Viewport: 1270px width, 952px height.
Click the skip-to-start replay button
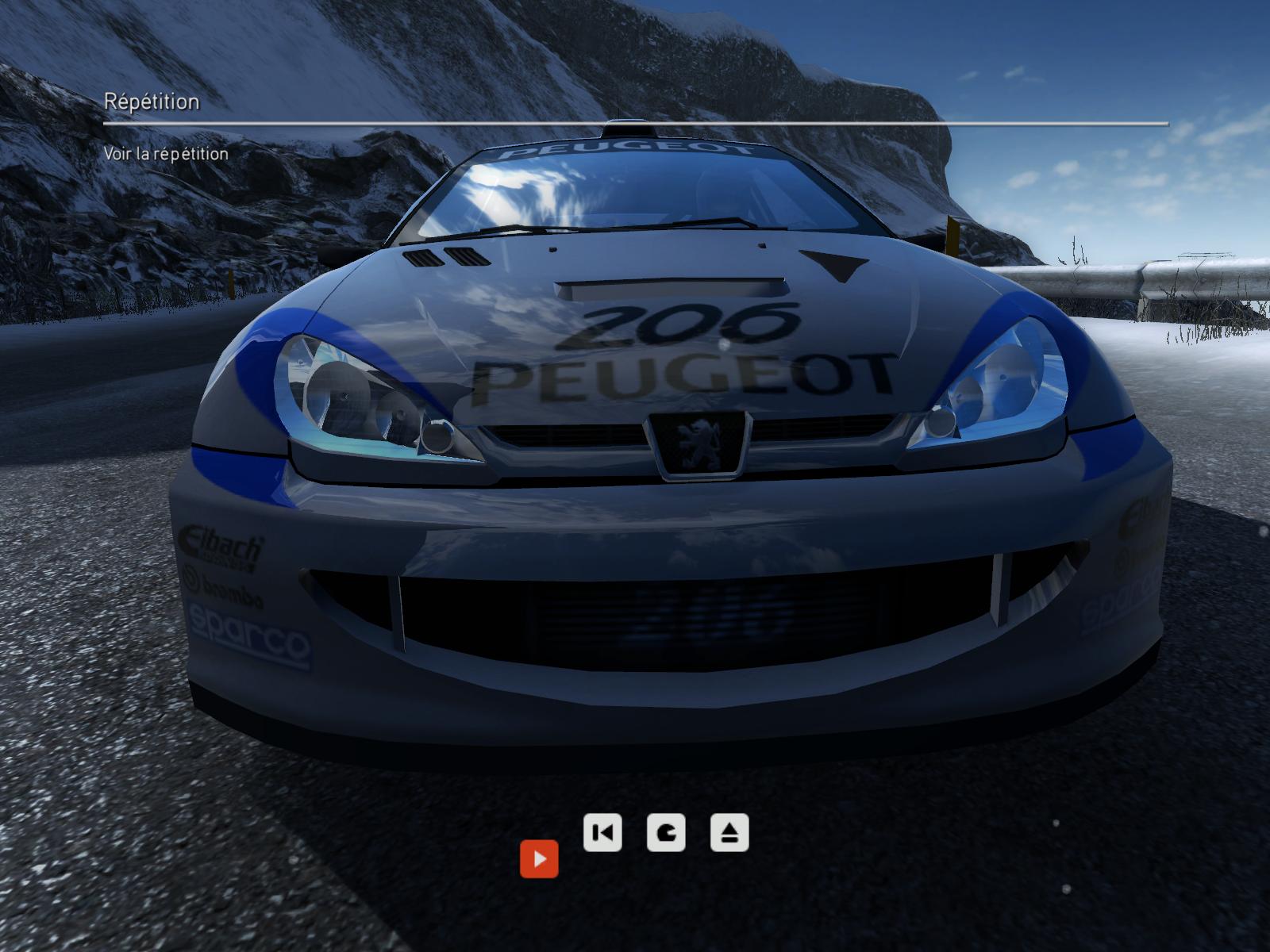pos(602,833)
